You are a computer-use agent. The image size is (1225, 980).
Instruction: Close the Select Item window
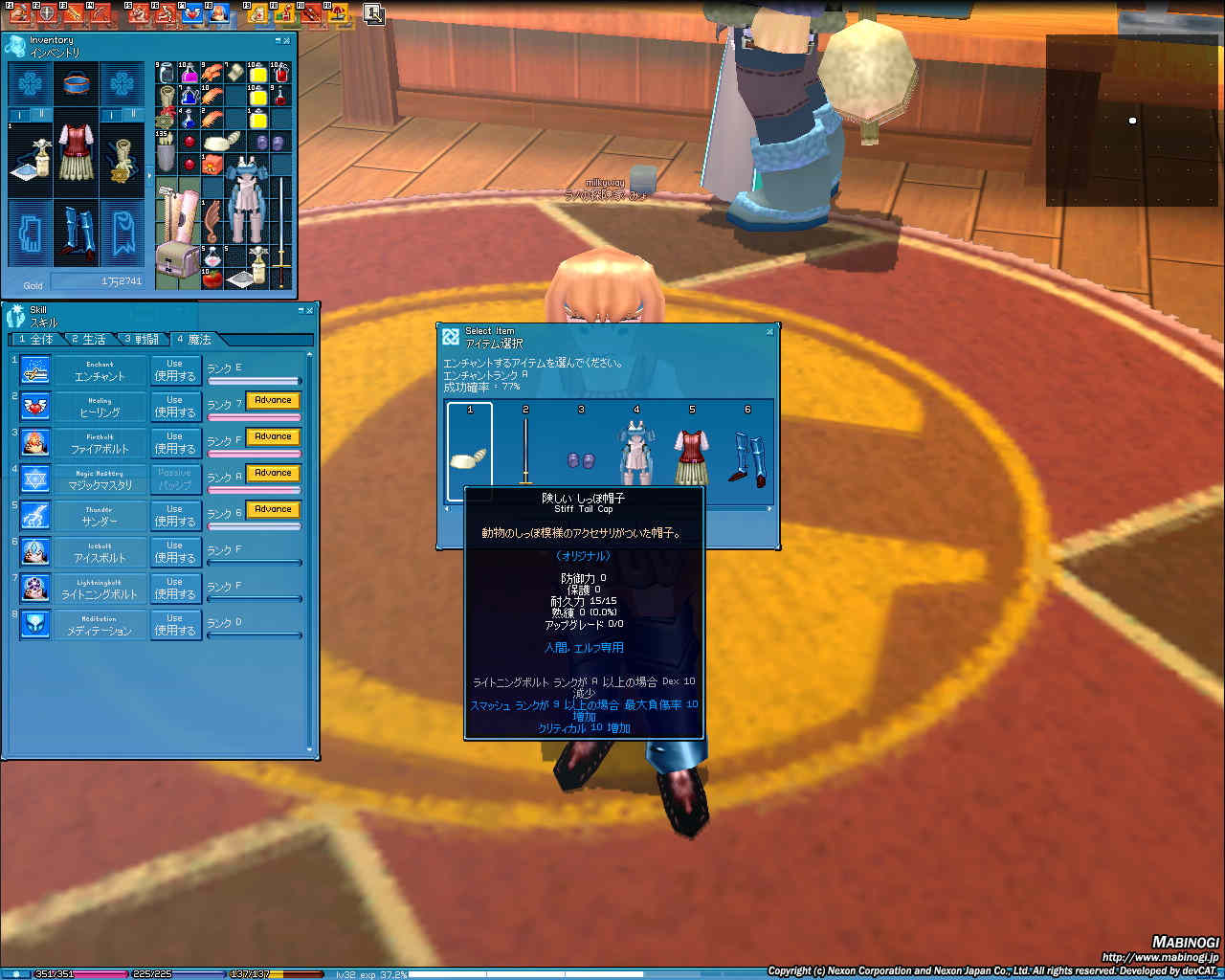(769, 332)
